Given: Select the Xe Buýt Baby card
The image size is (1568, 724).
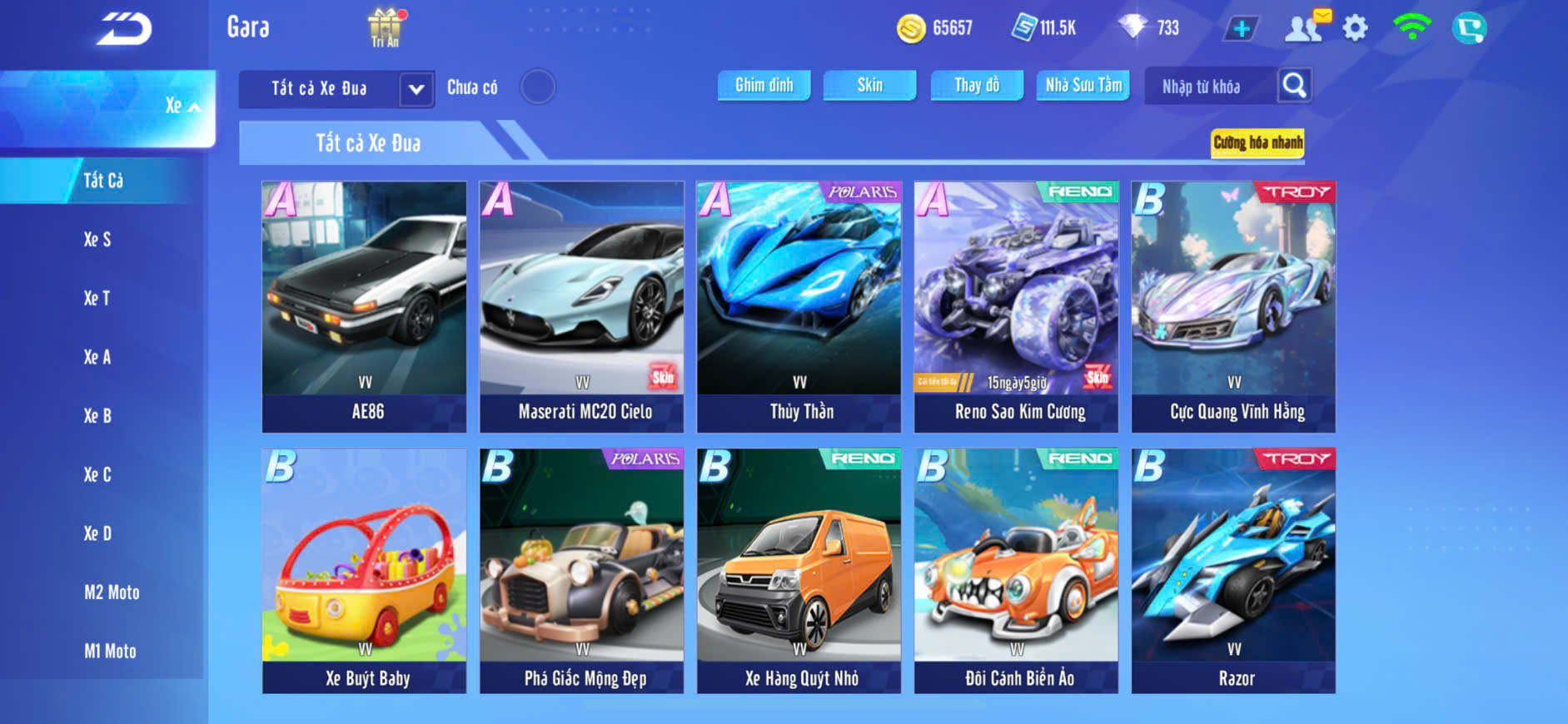Looking at the screenshot, I should tap(365, 571).
